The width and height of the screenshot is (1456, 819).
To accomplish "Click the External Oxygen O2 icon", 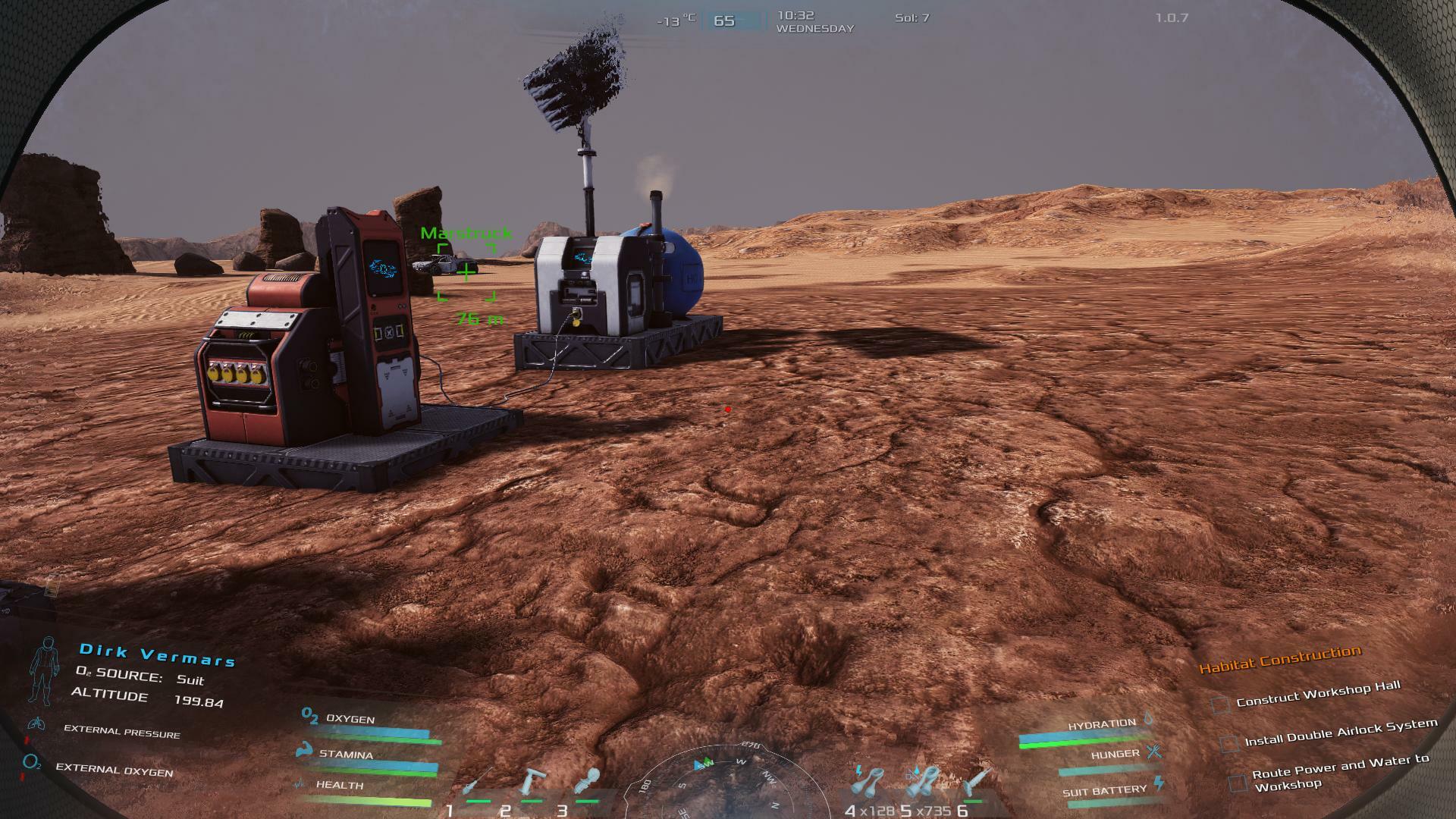I will 32,762.
